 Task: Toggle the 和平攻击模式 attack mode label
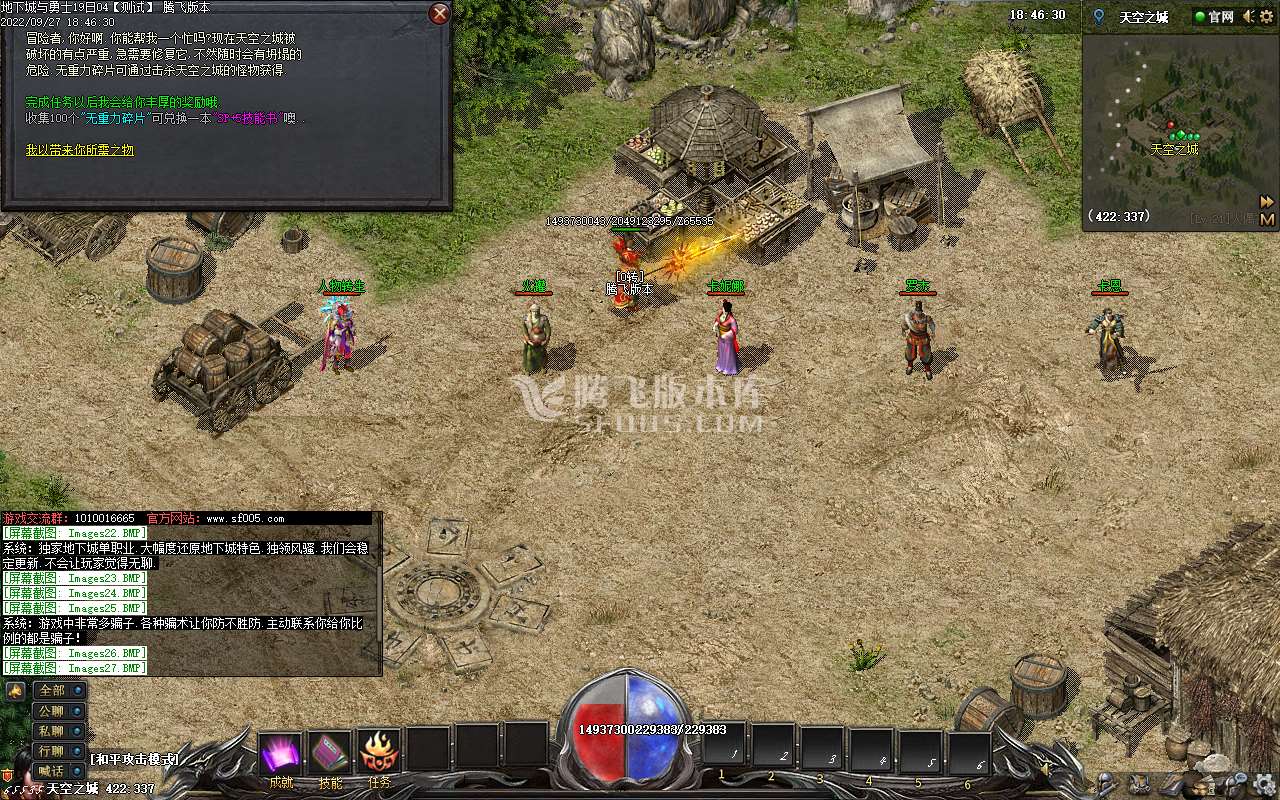134,759
